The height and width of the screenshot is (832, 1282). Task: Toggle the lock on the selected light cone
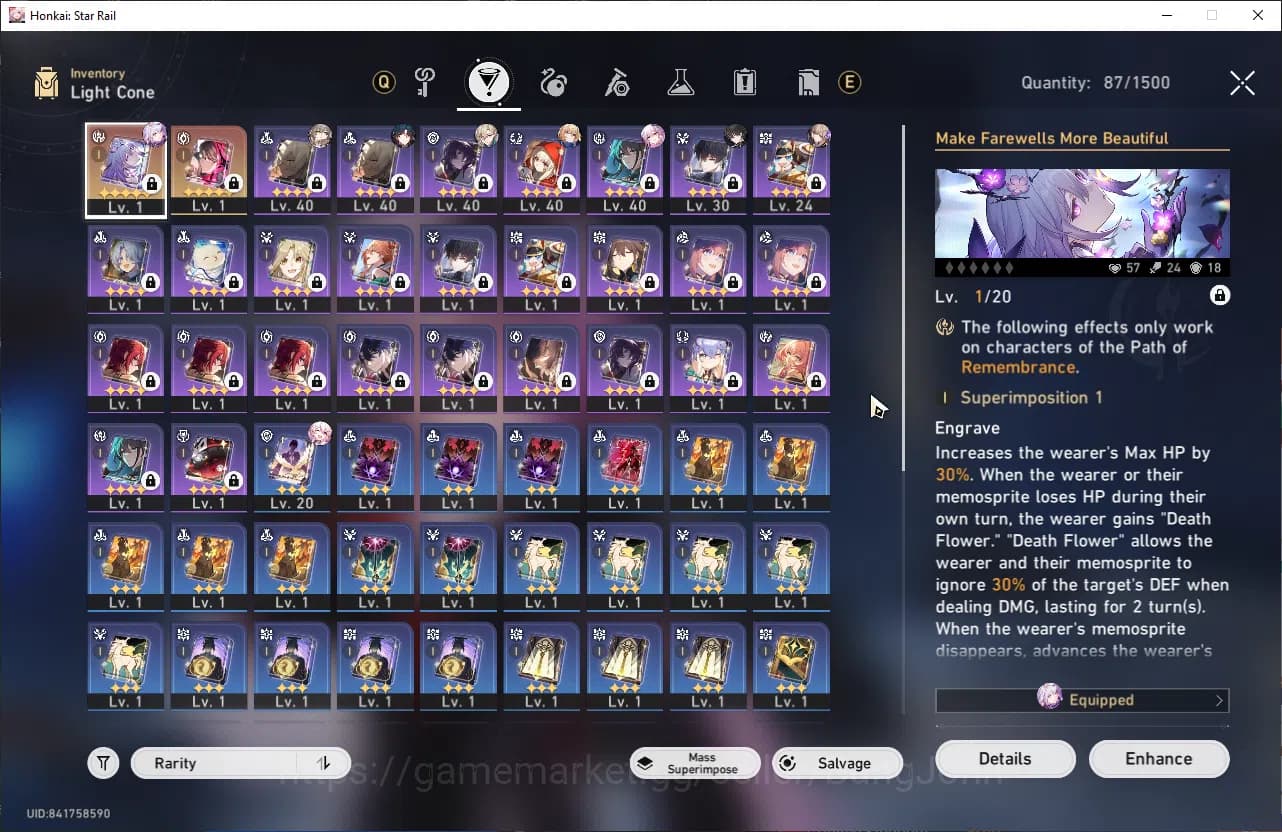point(1220,295)
